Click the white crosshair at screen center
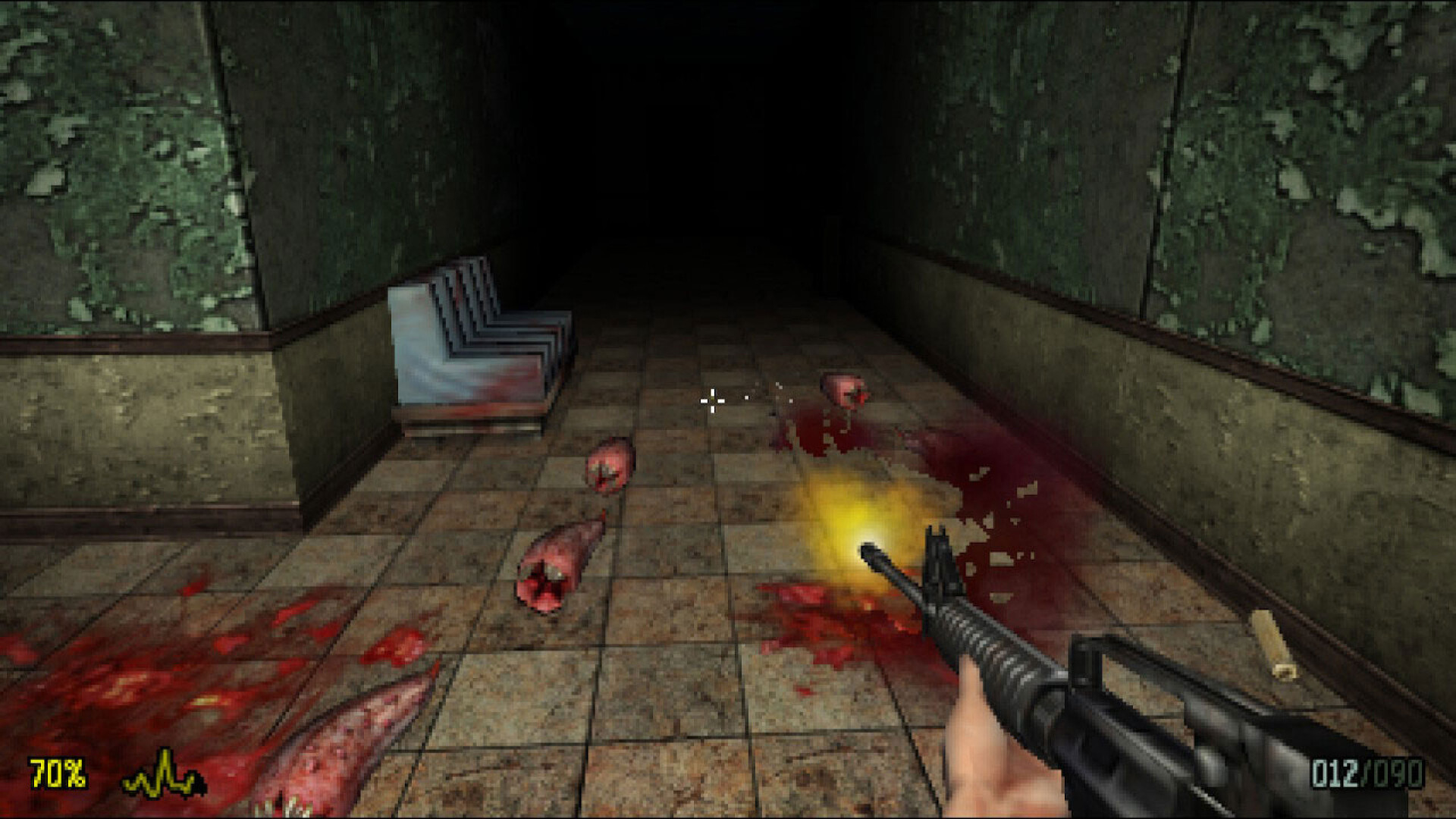This screenshot has height=819, width=1456. tap(711, 402)
